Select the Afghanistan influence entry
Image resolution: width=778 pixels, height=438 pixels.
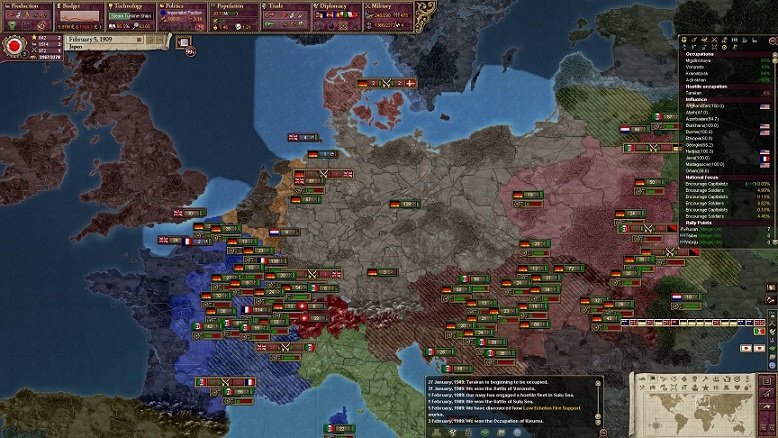click(x=705, y=106)
